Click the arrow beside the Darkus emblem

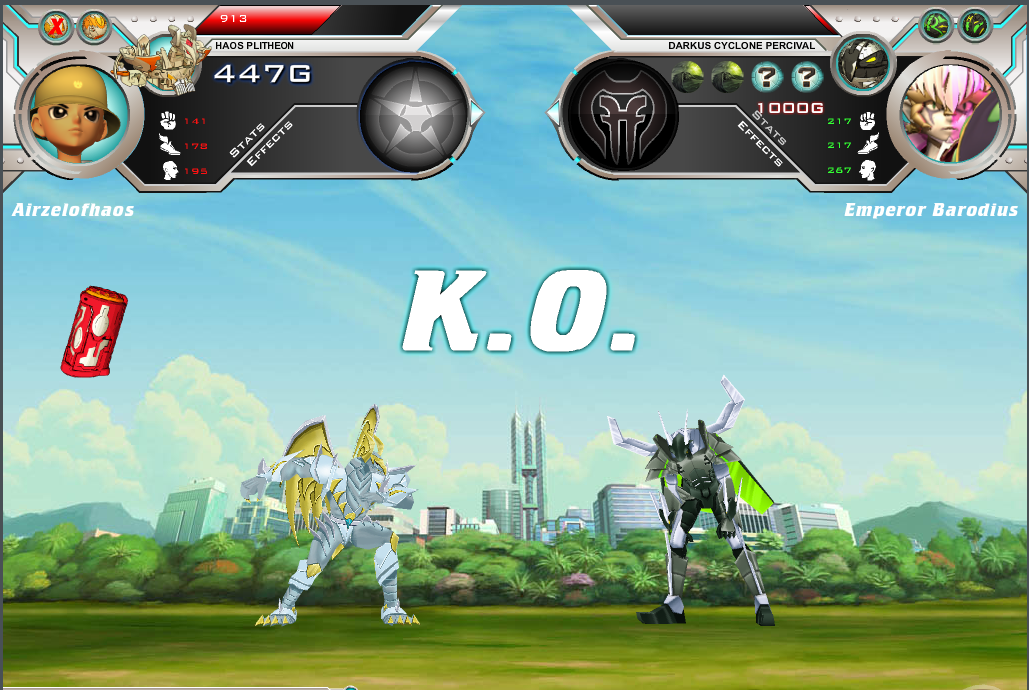tap(553, 114)
